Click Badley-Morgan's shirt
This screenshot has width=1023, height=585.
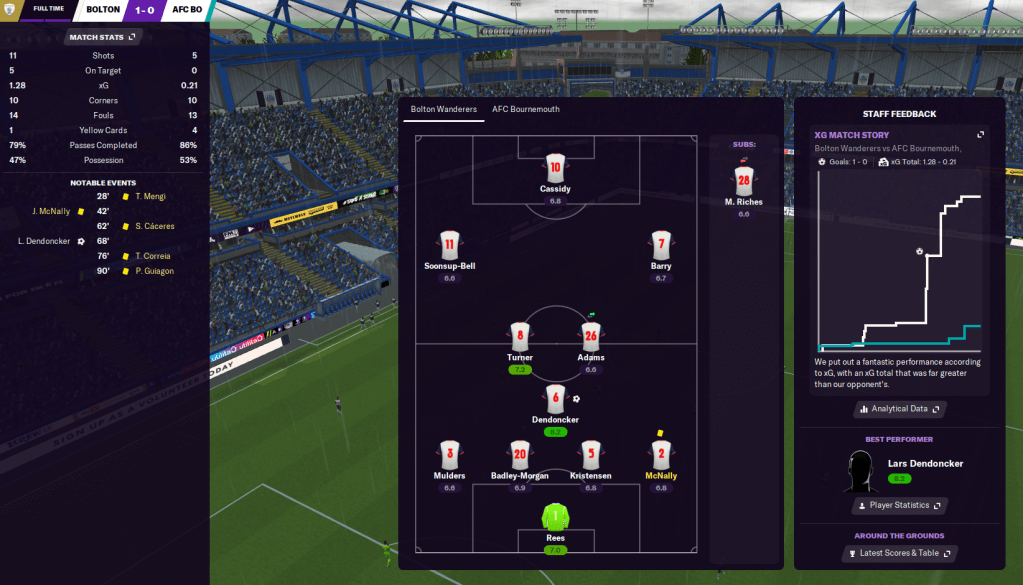click(x=520, y=455)
